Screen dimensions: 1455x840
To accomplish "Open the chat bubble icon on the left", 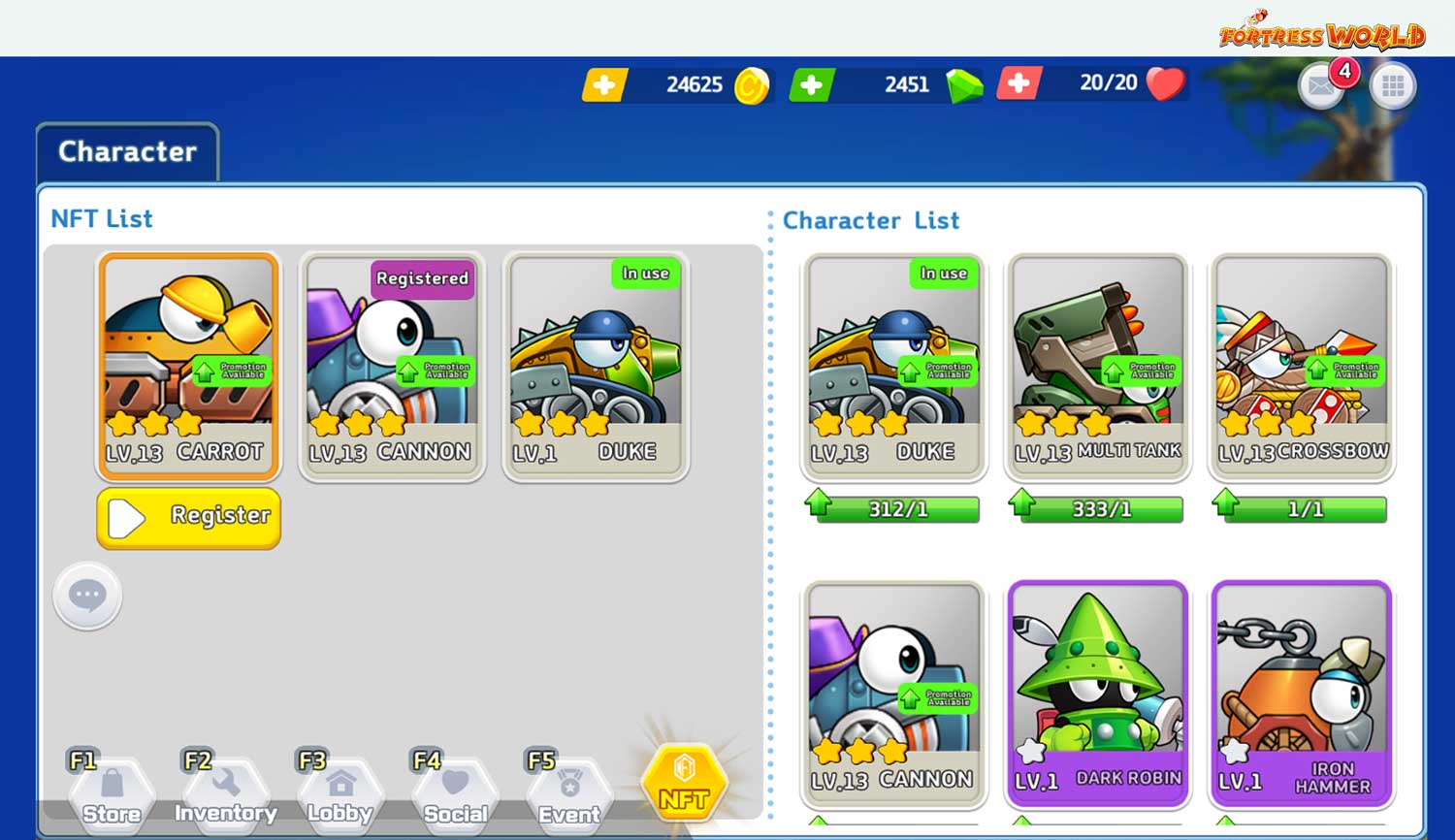I will click(x=86, y=597).
